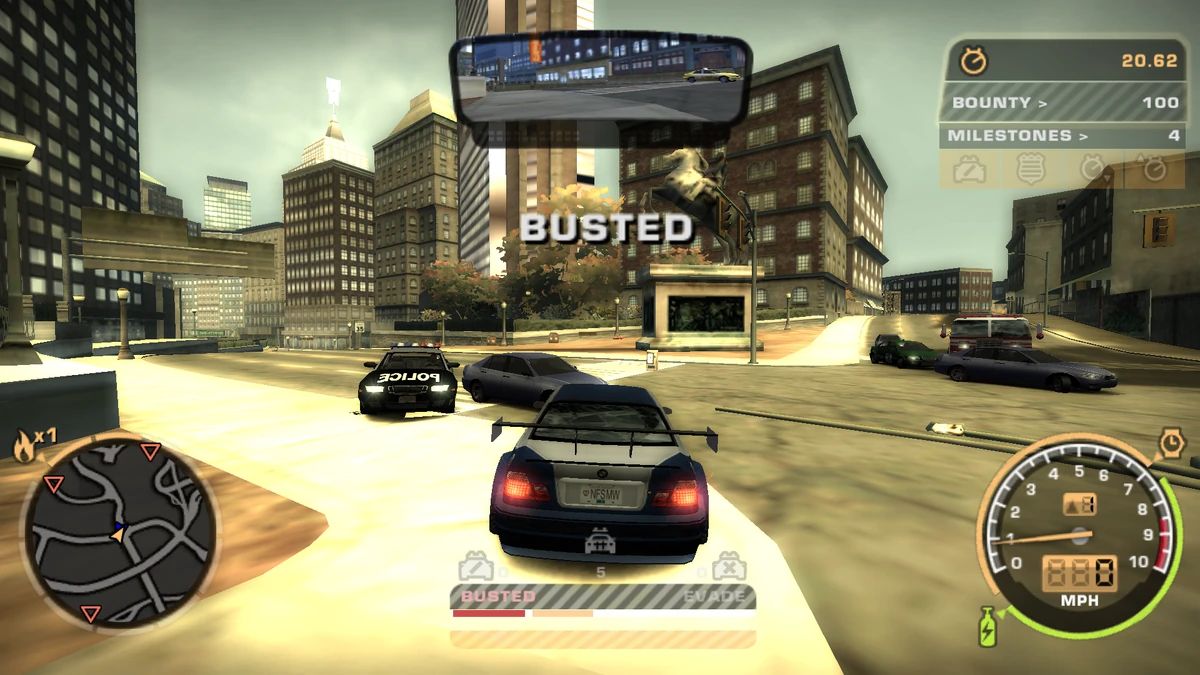Click the speedbreaker stopwatch icon by the tachometer
The width and height of the screenshot is (1200, 675).
tap(1171, 442)
